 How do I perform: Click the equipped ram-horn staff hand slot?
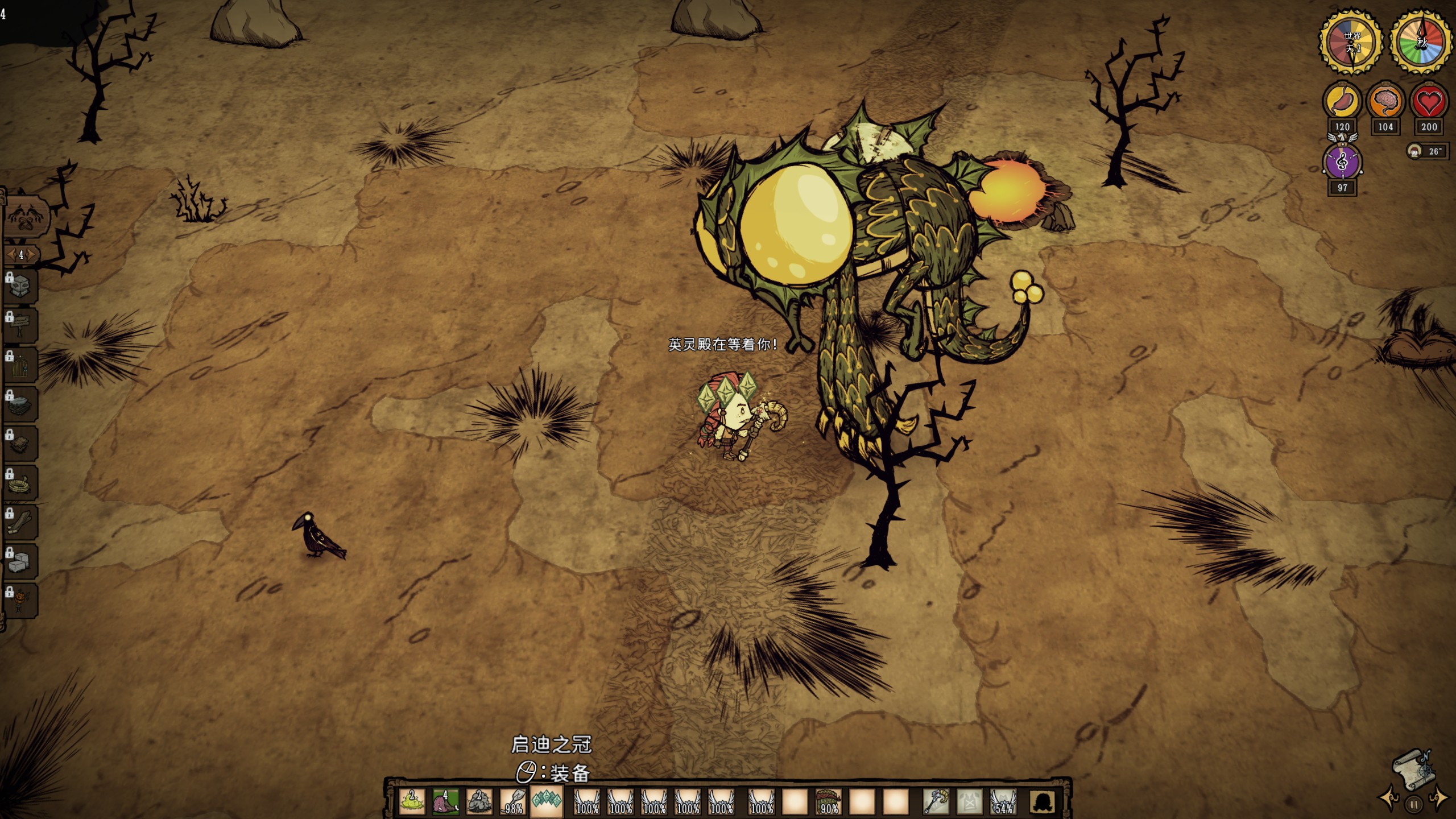coord(936,802)
